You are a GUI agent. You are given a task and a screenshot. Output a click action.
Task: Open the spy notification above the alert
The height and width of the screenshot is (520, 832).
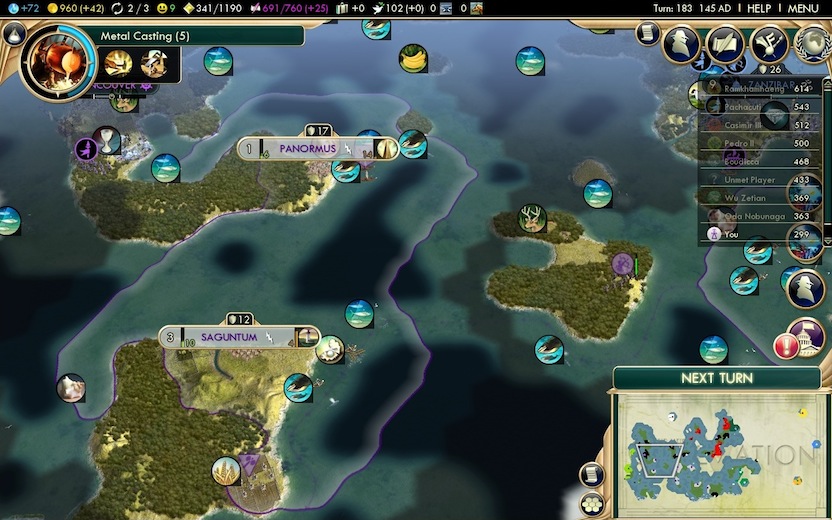pyautogui.click(x=806, y=289)
